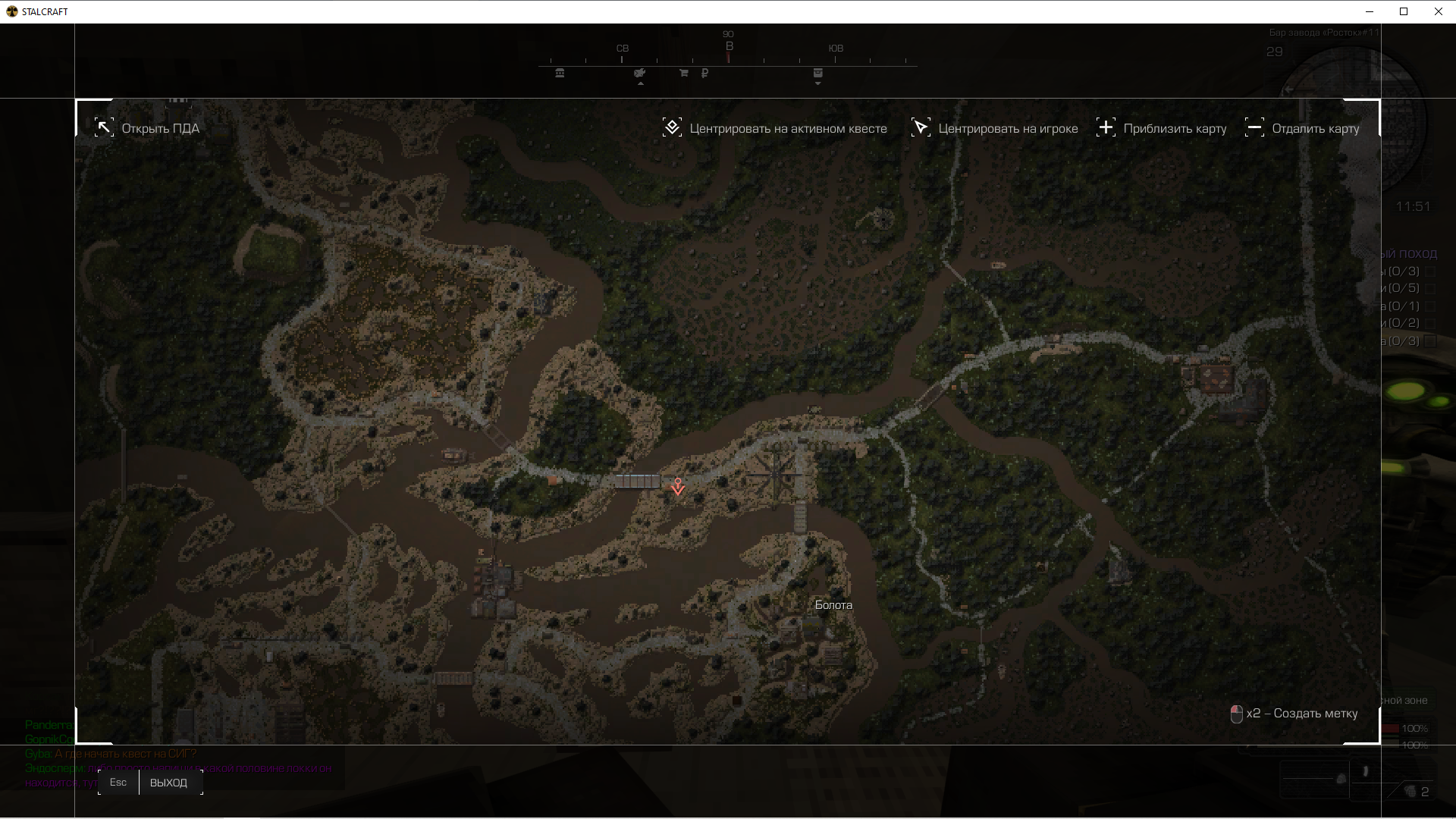Minimize the STALCRAFT window
The height and width of the screenshot is (819, 1456).
[x=1370, y=11]
